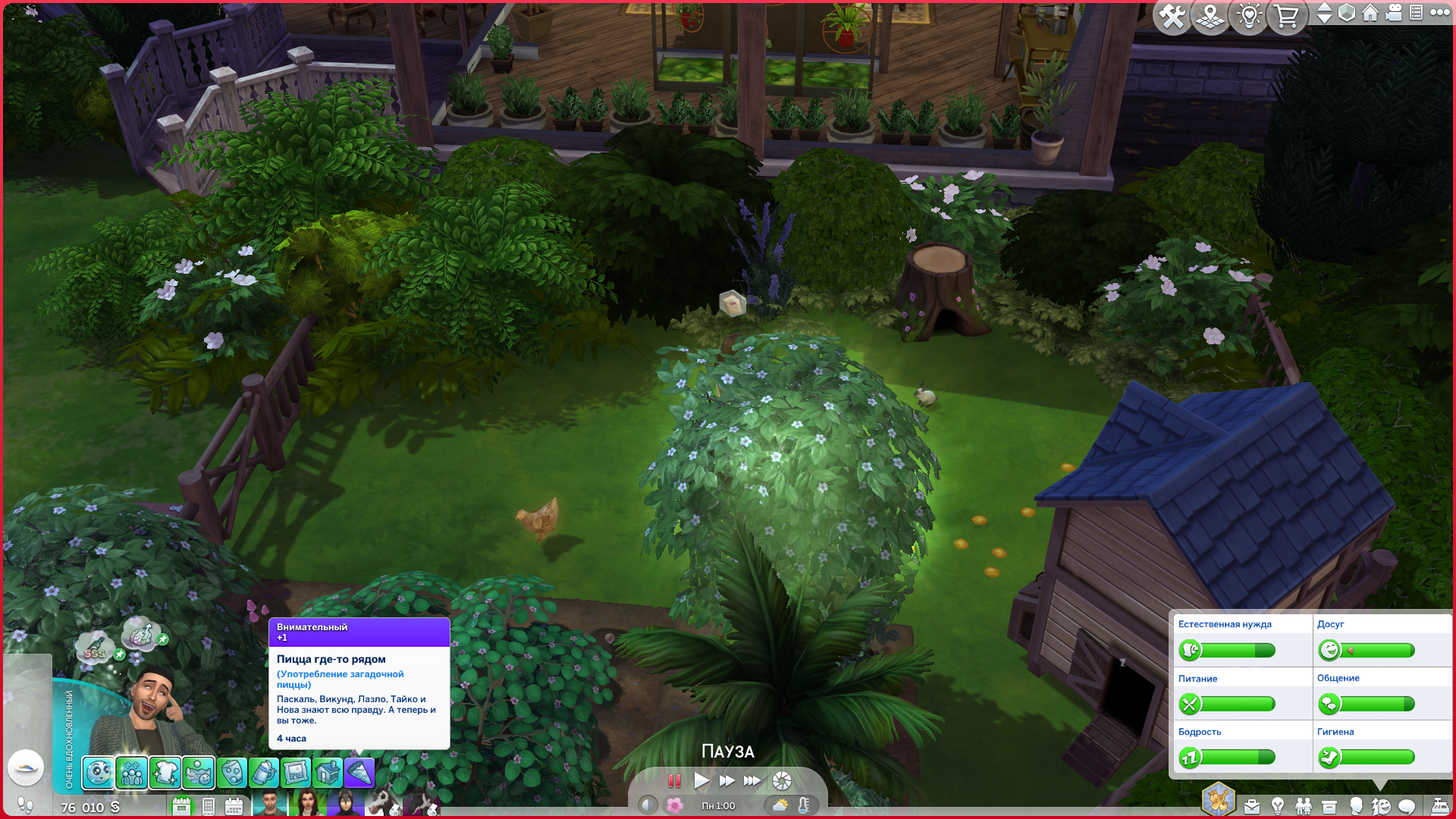Open camera options with video camera icon

click(x=1394, y=13)
